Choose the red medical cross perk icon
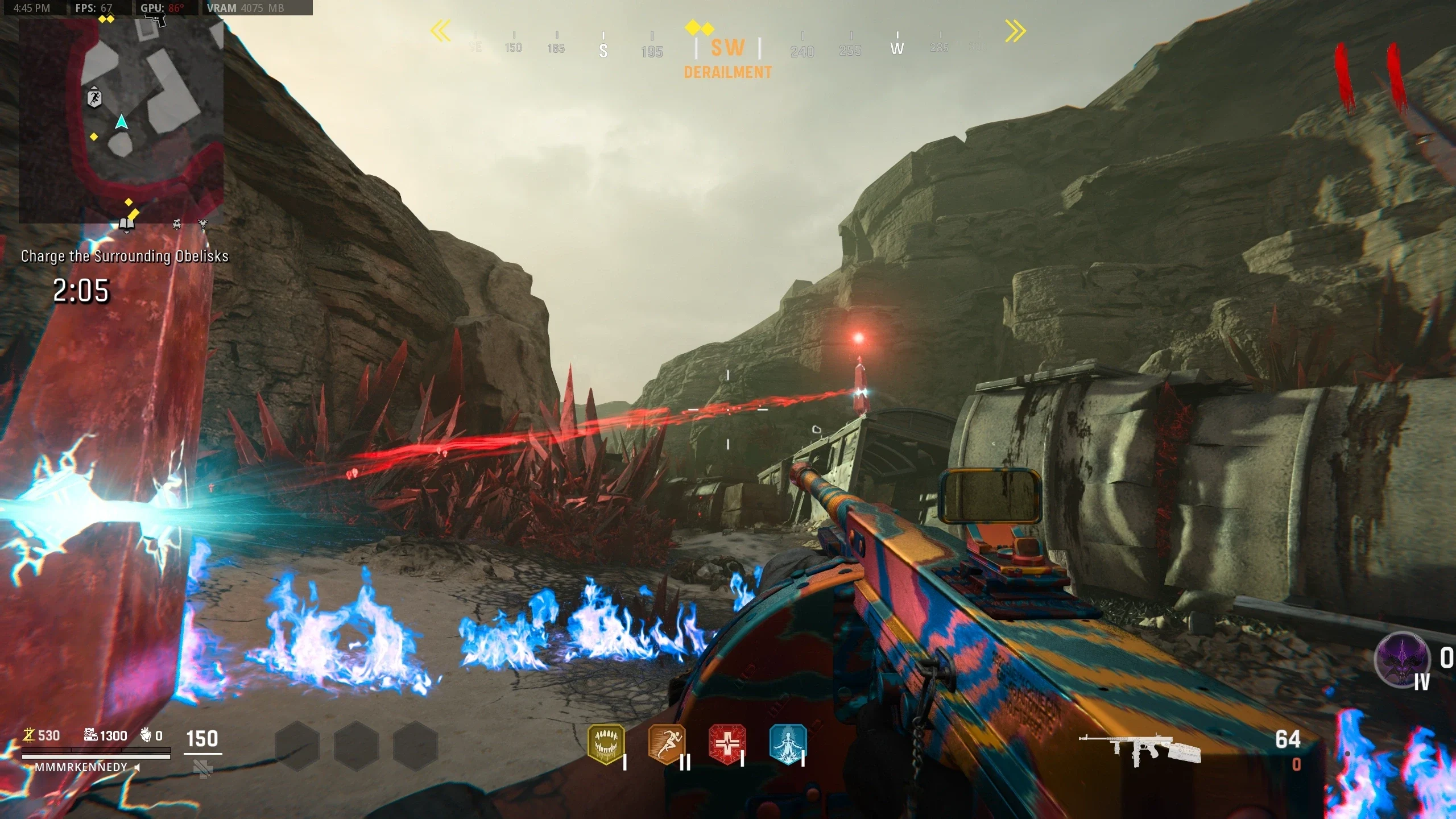 pos(727,743)
